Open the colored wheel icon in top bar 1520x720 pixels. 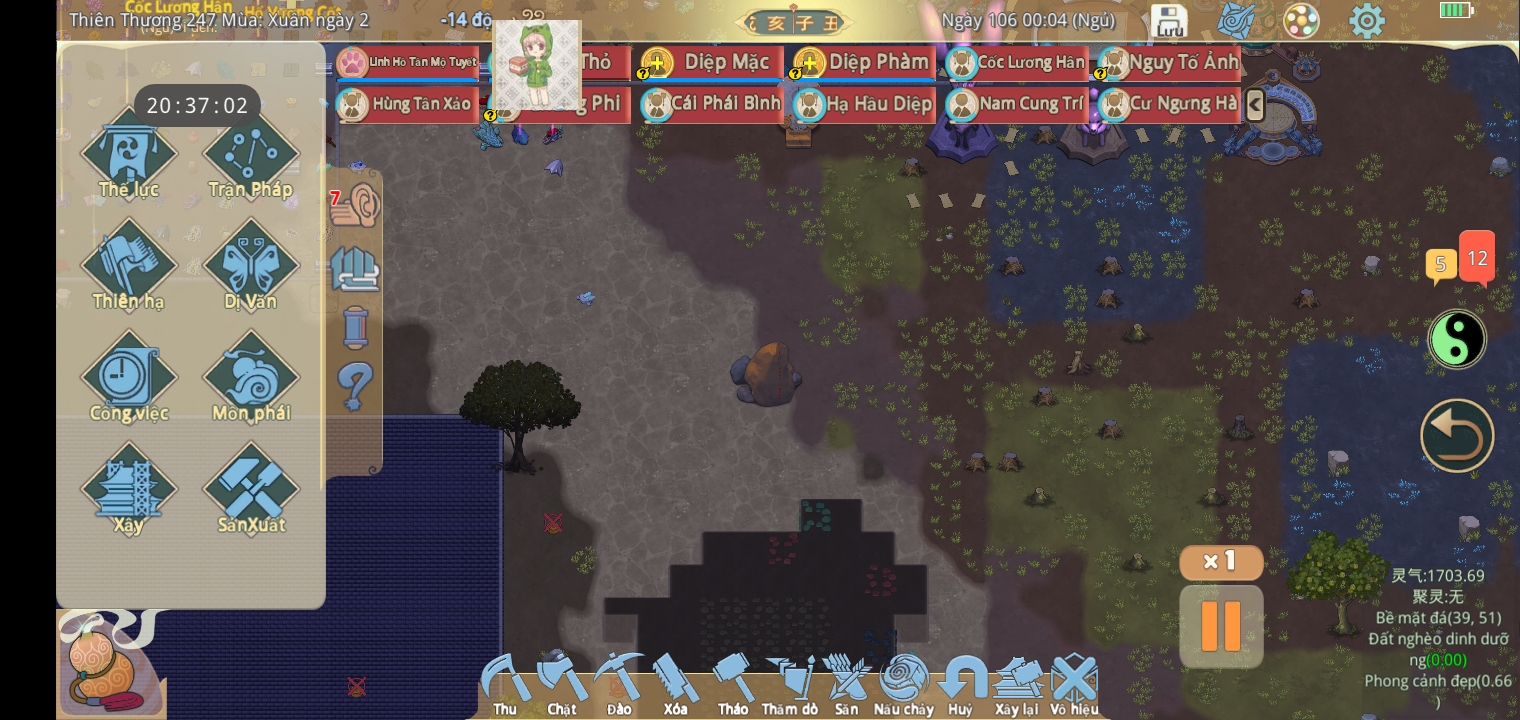1301,20
